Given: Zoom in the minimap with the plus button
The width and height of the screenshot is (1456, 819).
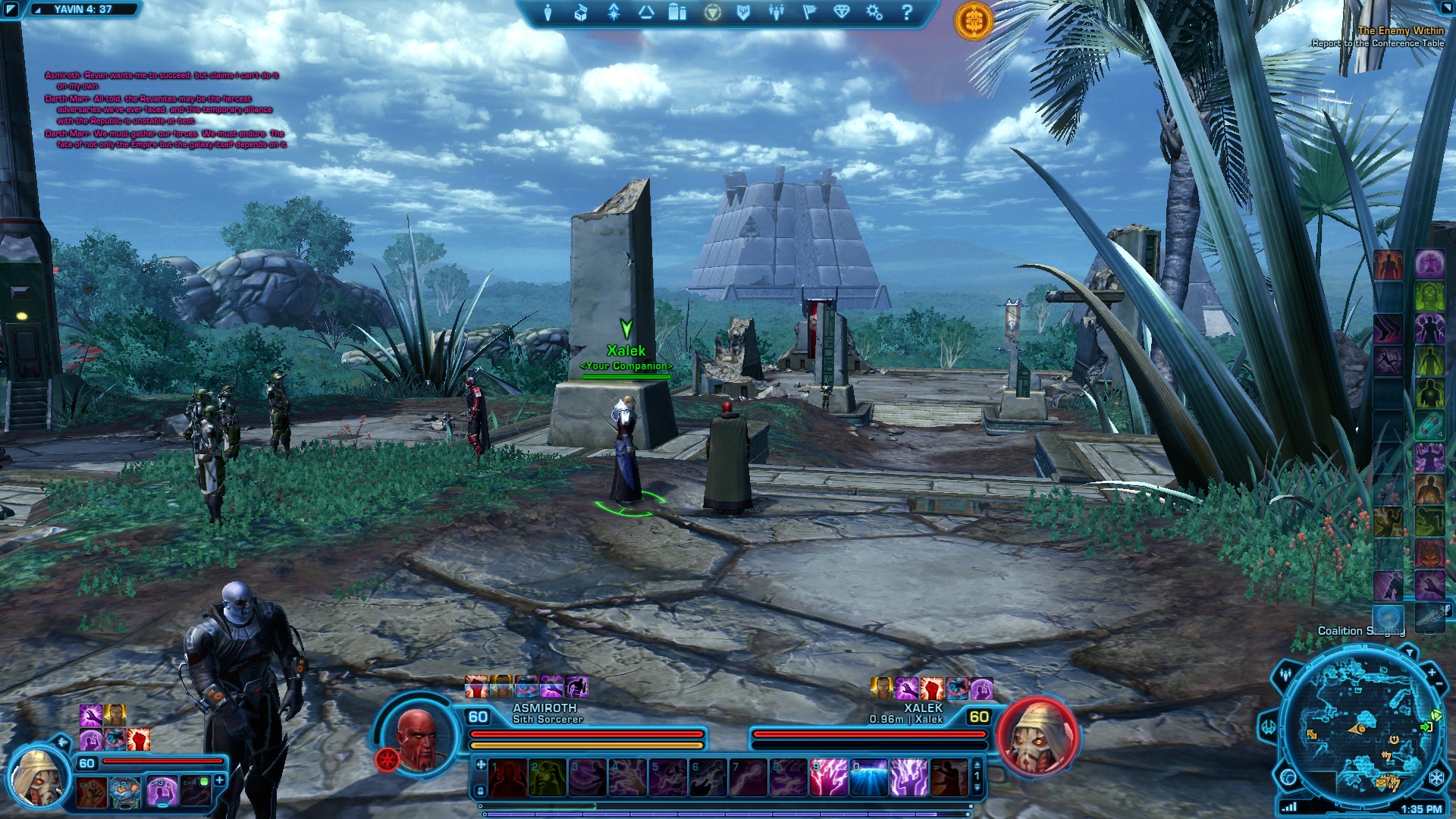Looking at the screenshot, I should pyautogui.click(x=1432, y=673).
